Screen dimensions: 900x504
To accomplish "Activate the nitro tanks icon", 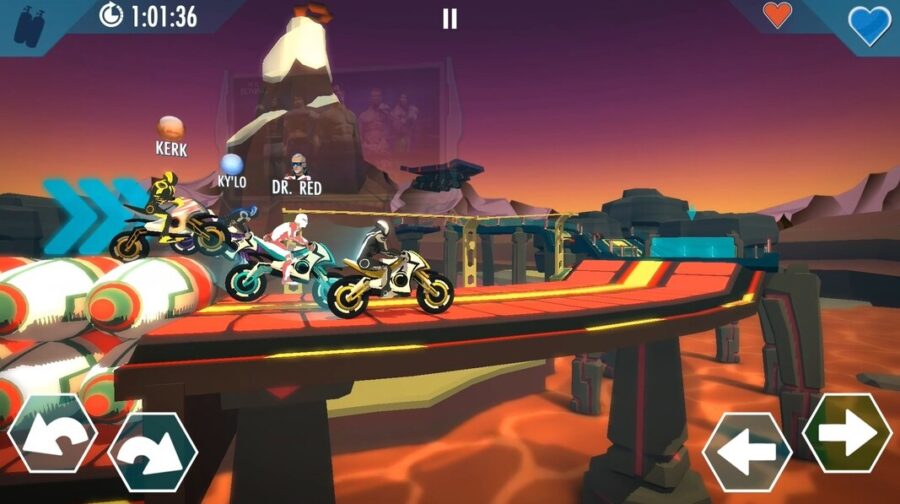I will [x=27, y=24].
